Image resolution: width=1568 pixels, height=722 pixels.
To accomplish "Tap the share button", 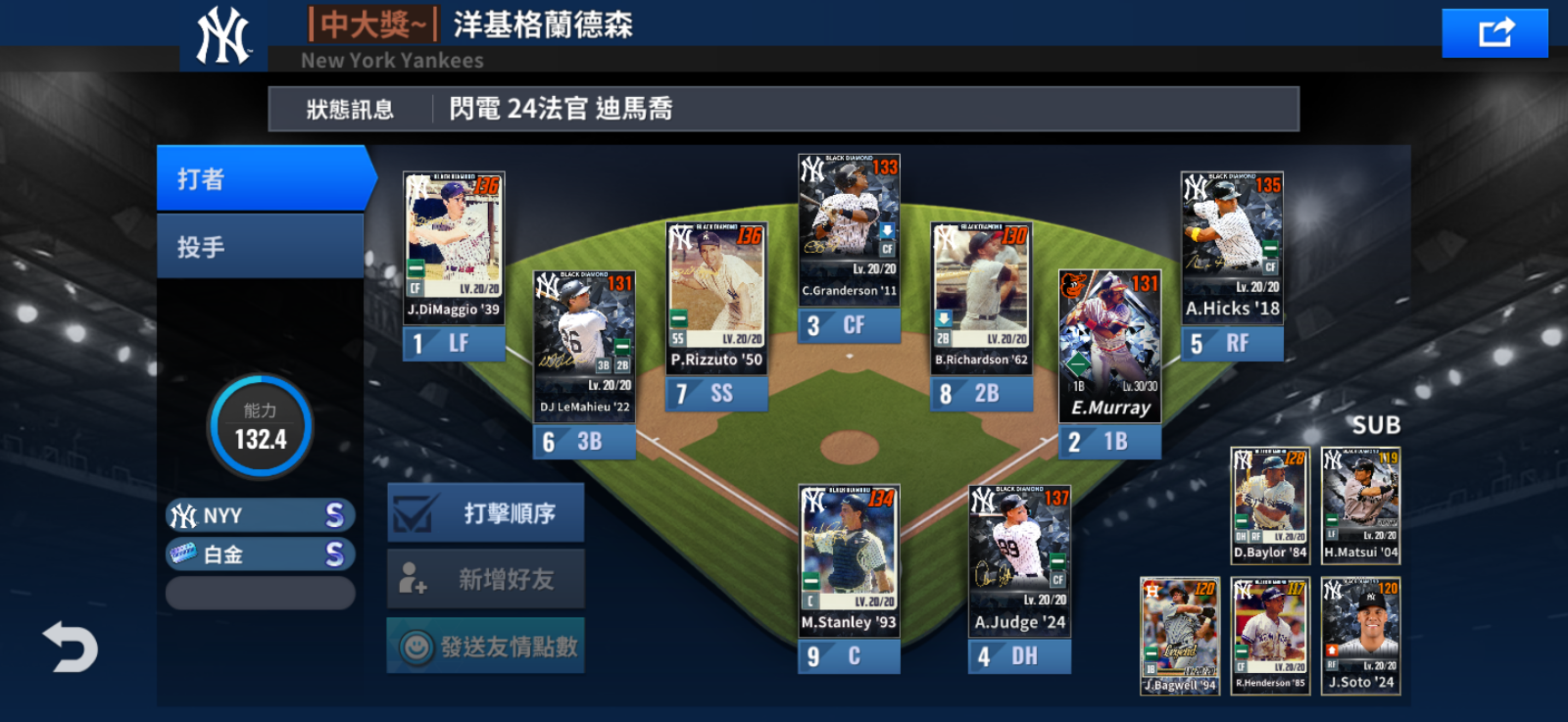I will 1494,33.
